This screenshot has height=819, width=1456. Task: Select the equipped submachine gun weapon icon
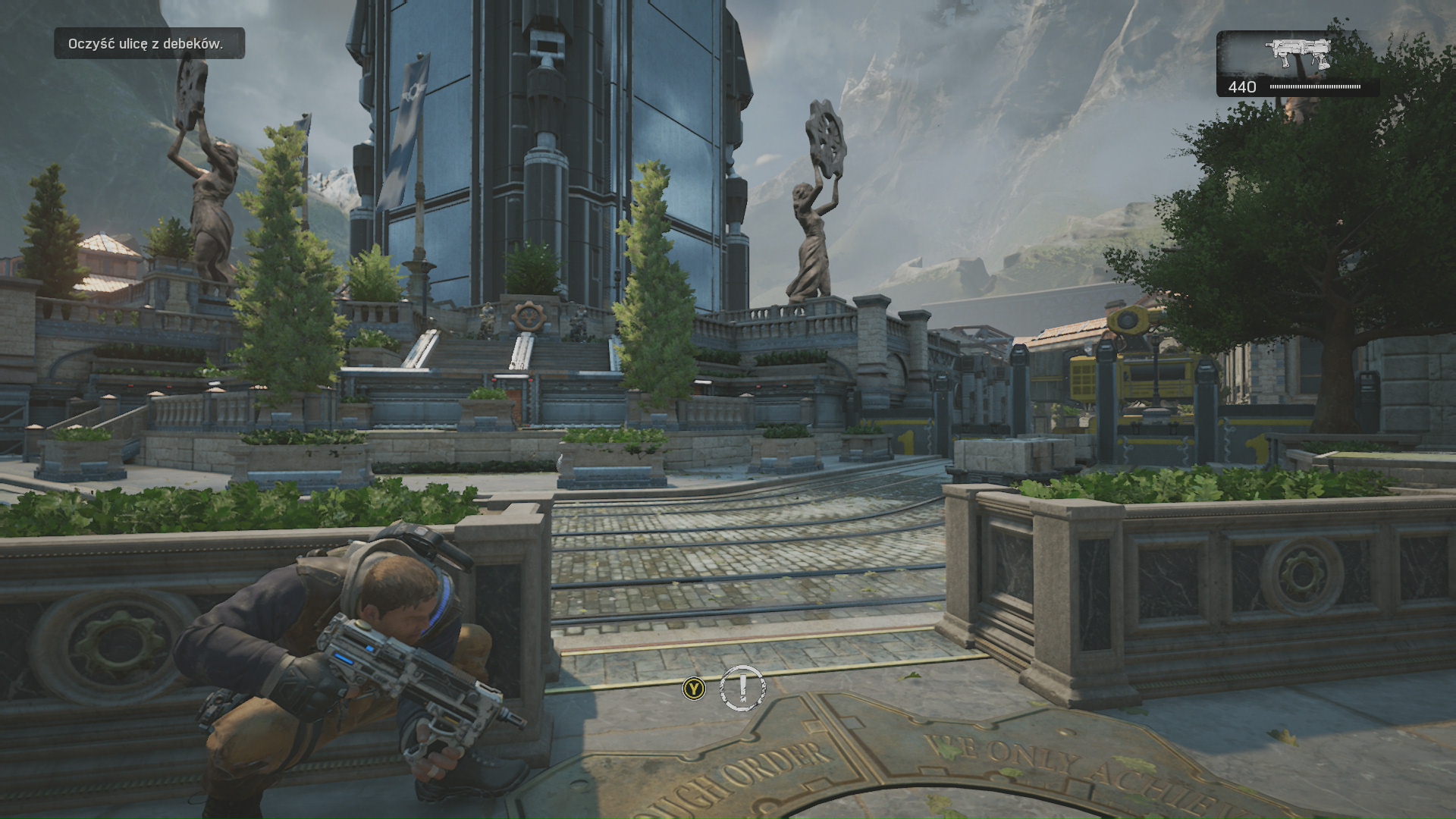point(1298,53)
